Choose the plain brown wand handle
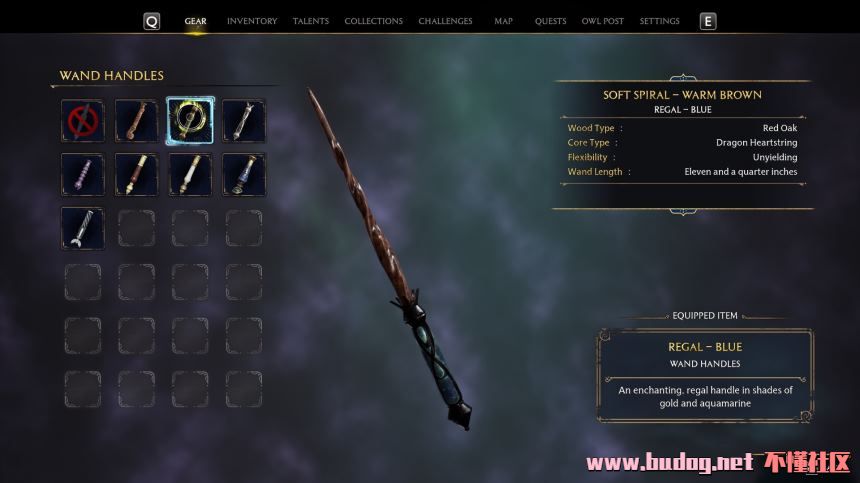 [x=136, y=120]
